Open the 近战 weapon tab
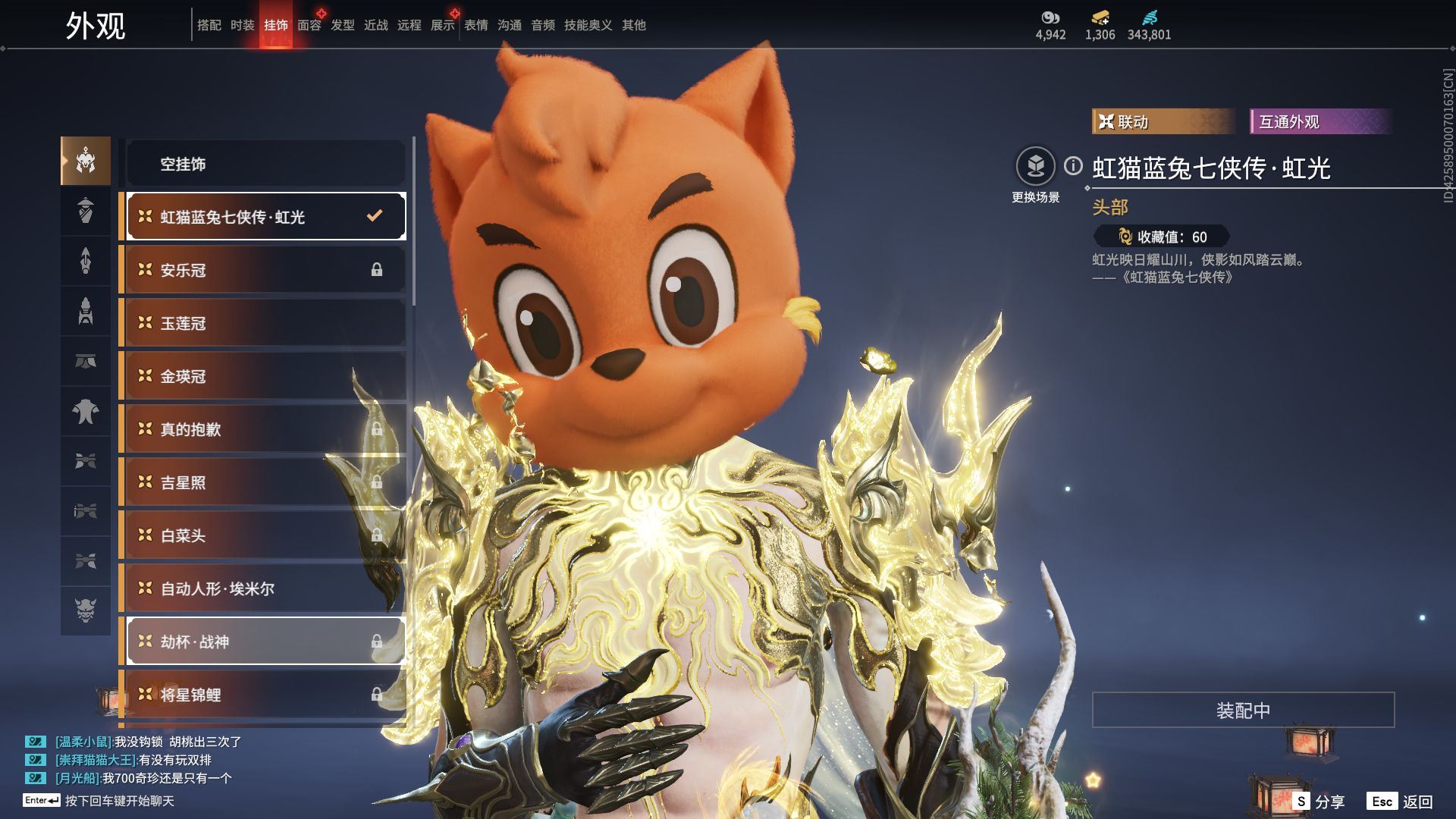 pos(375,25)
